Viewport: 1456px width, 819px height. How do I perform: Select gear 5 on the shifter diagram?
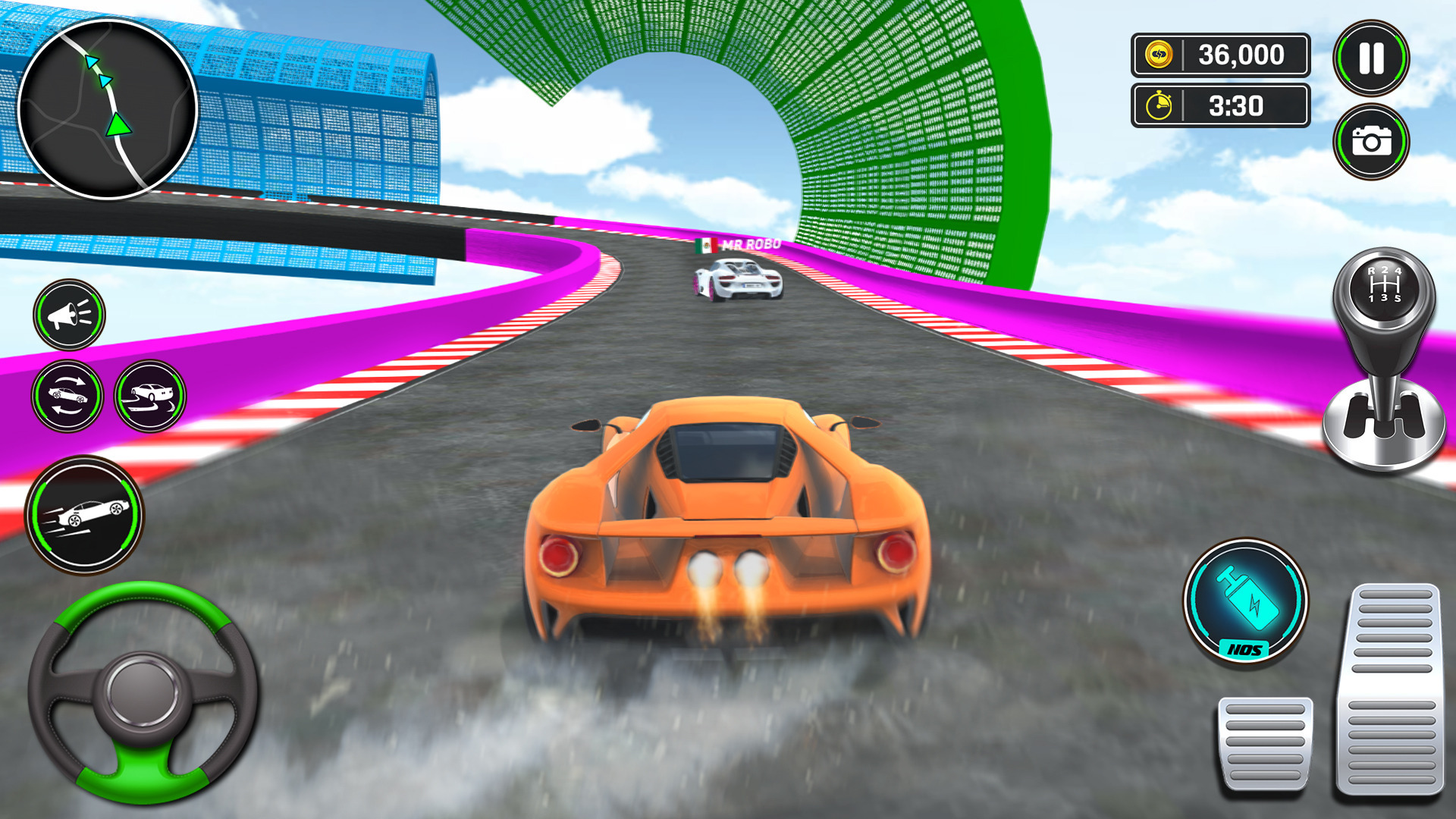1398,298
